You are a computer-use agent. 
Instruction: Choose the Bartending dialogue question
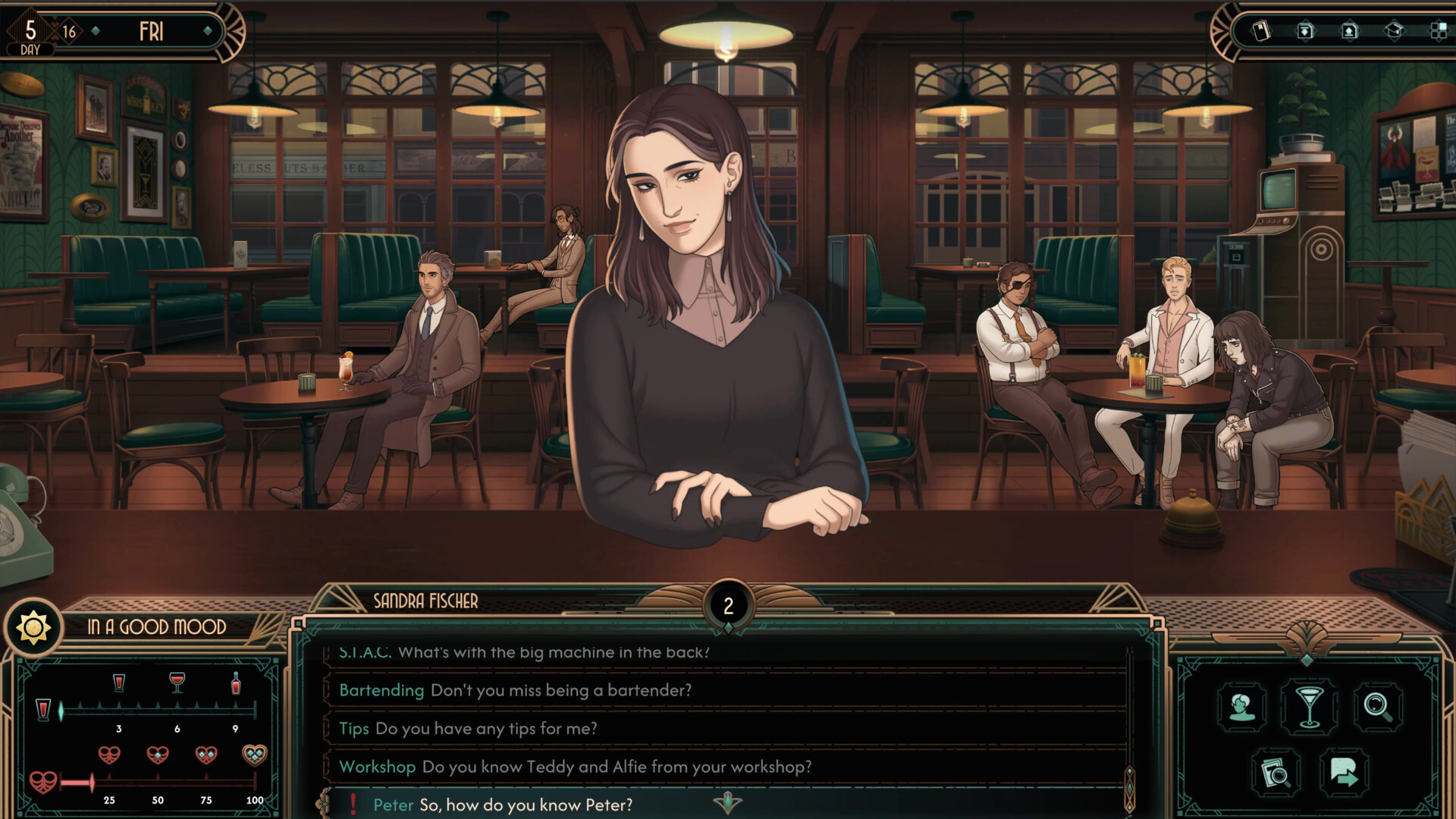pyautogui.click(x=515, y=690)
